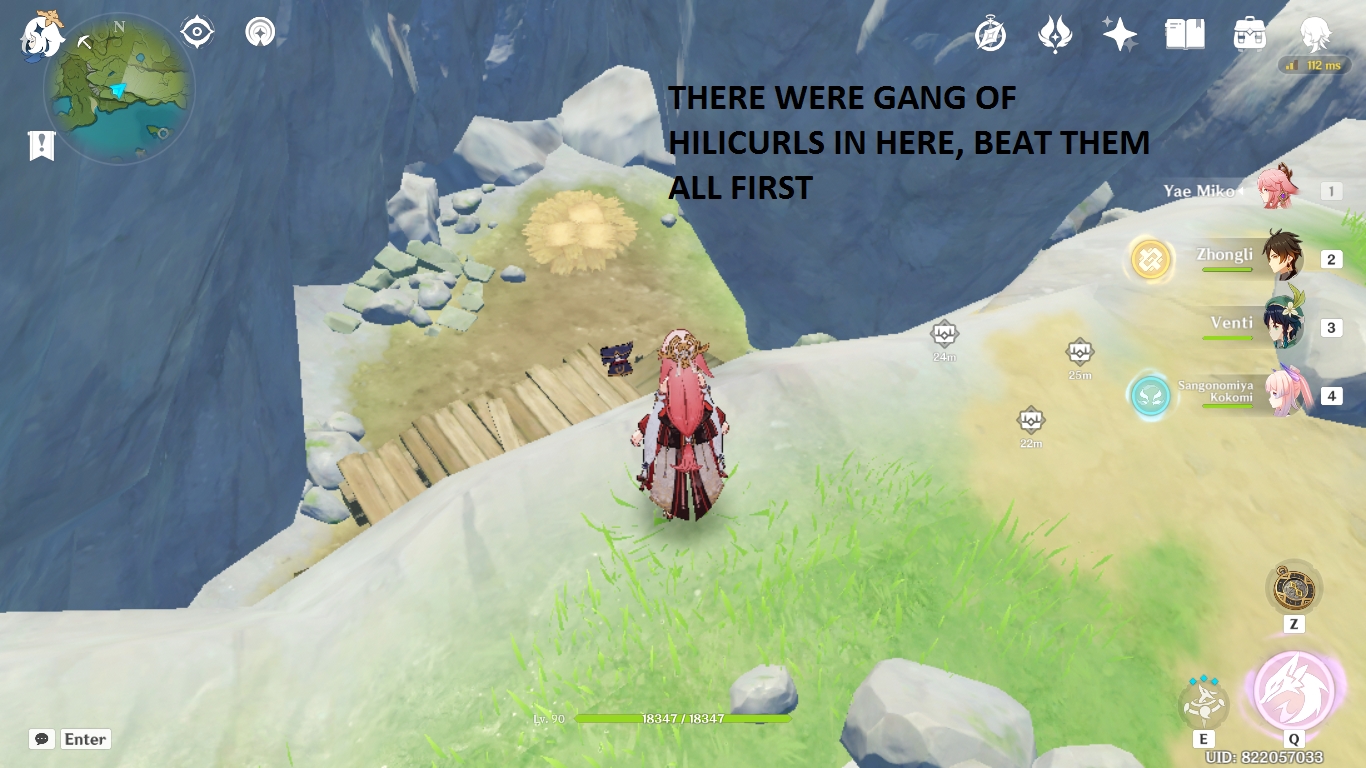Use the gadget bound to Z
Screen dimensions: 1366x768
pyautogui.click(x=1295, y=590)
